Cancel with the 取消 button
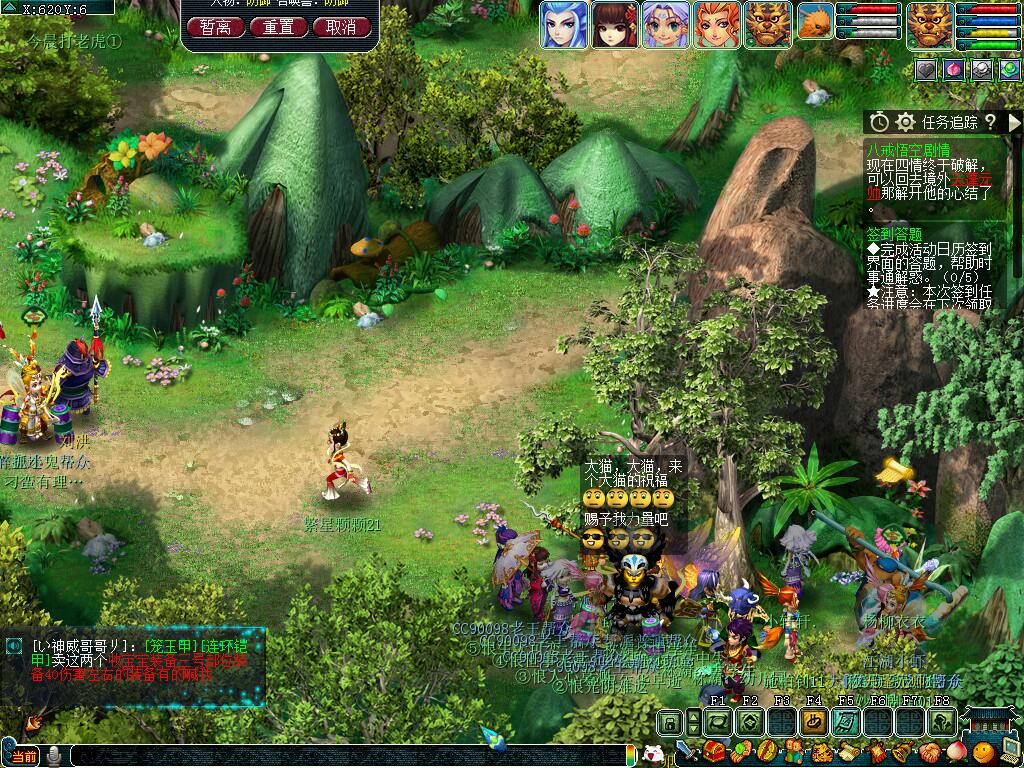1024x768 pixels. 341,27
